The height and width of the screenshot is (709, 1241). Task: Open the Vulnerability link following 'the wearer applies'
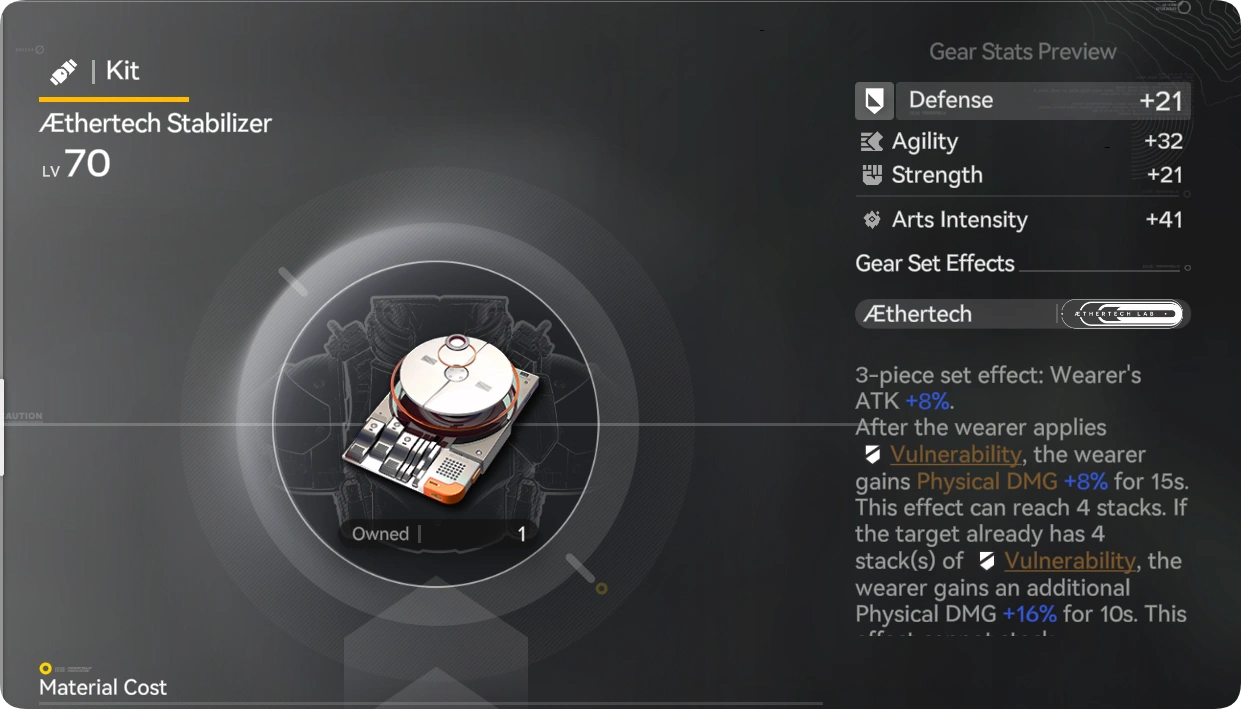coord(955,455)
